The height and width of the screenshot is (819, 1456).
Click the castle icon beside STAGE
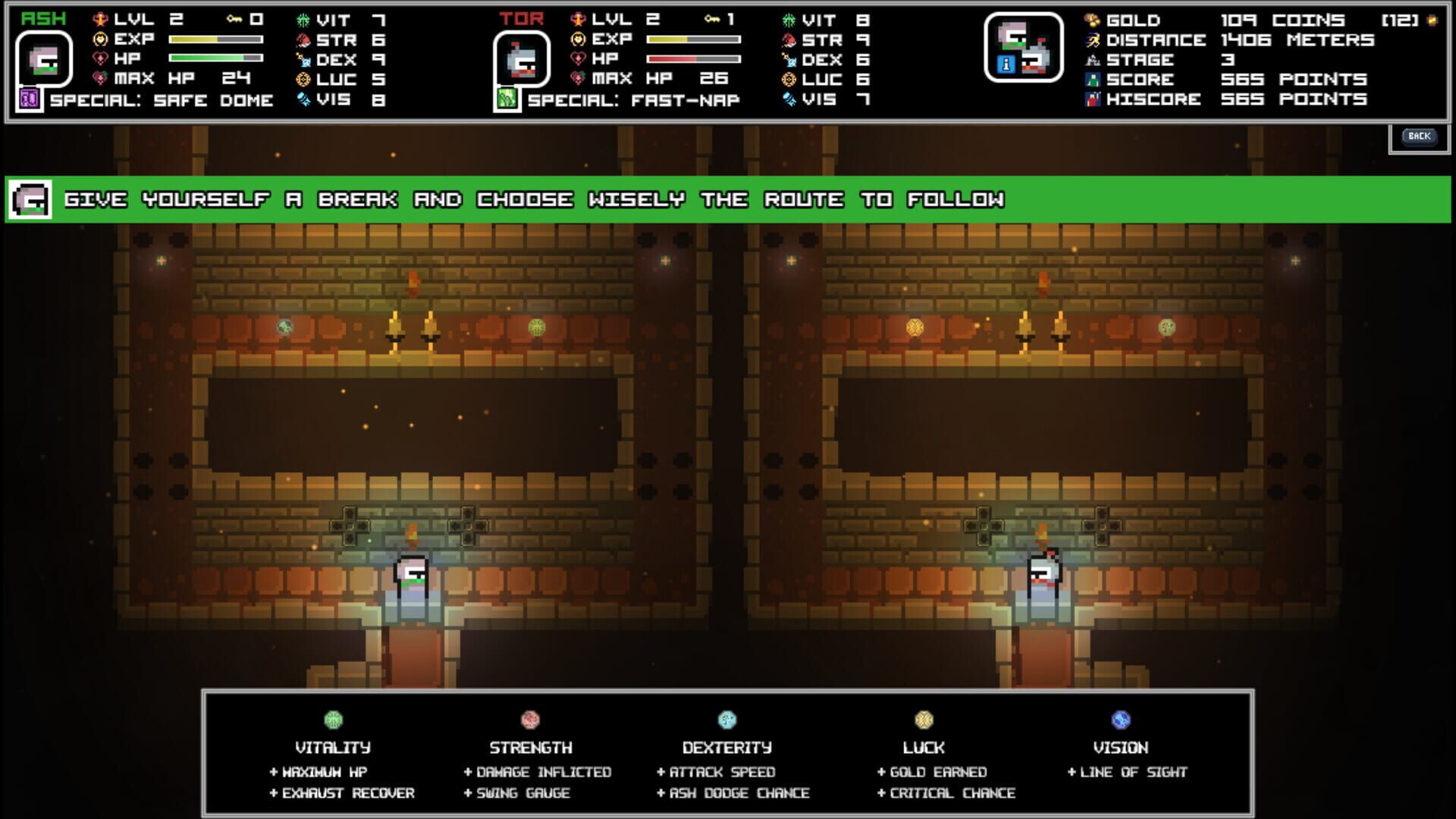click(1093, 60)
